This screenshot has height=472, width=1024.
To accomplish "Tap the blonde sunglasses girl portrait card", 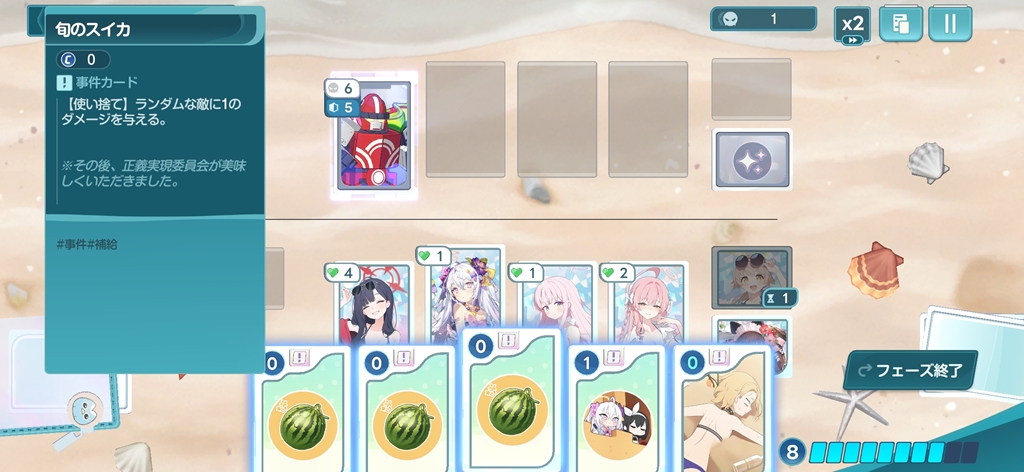I will click(x=750, y=278).
